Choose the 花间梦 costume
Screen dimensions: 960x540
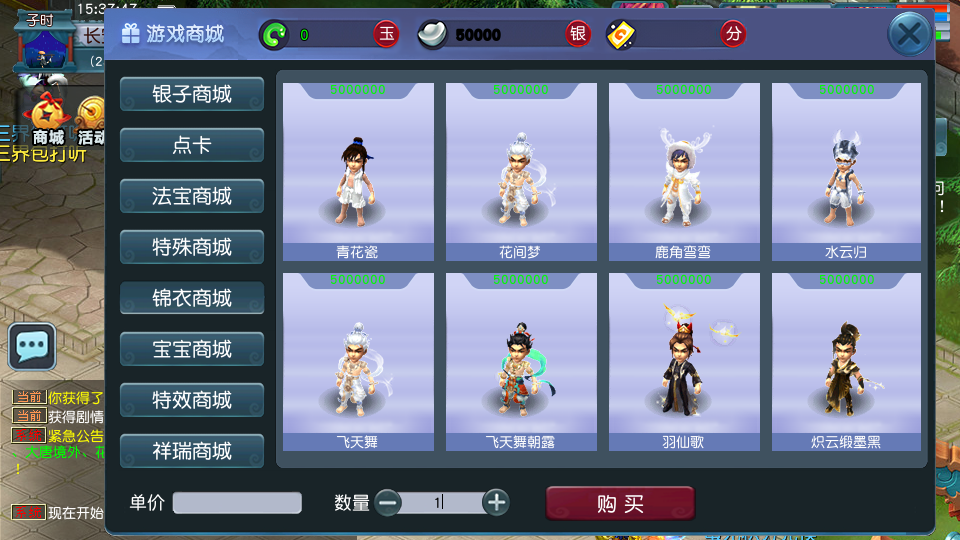(521, 172)
